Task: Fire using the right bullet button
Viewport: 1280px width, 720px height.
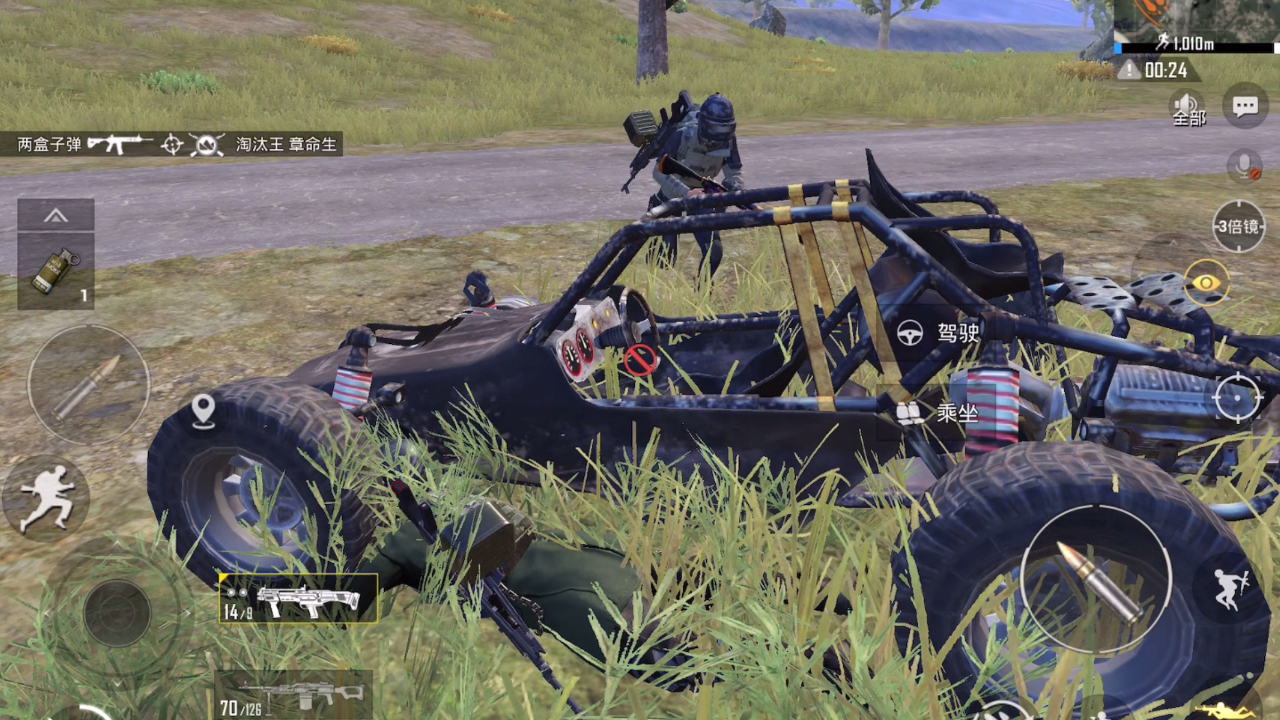Action: click(x=1095, y=580)
